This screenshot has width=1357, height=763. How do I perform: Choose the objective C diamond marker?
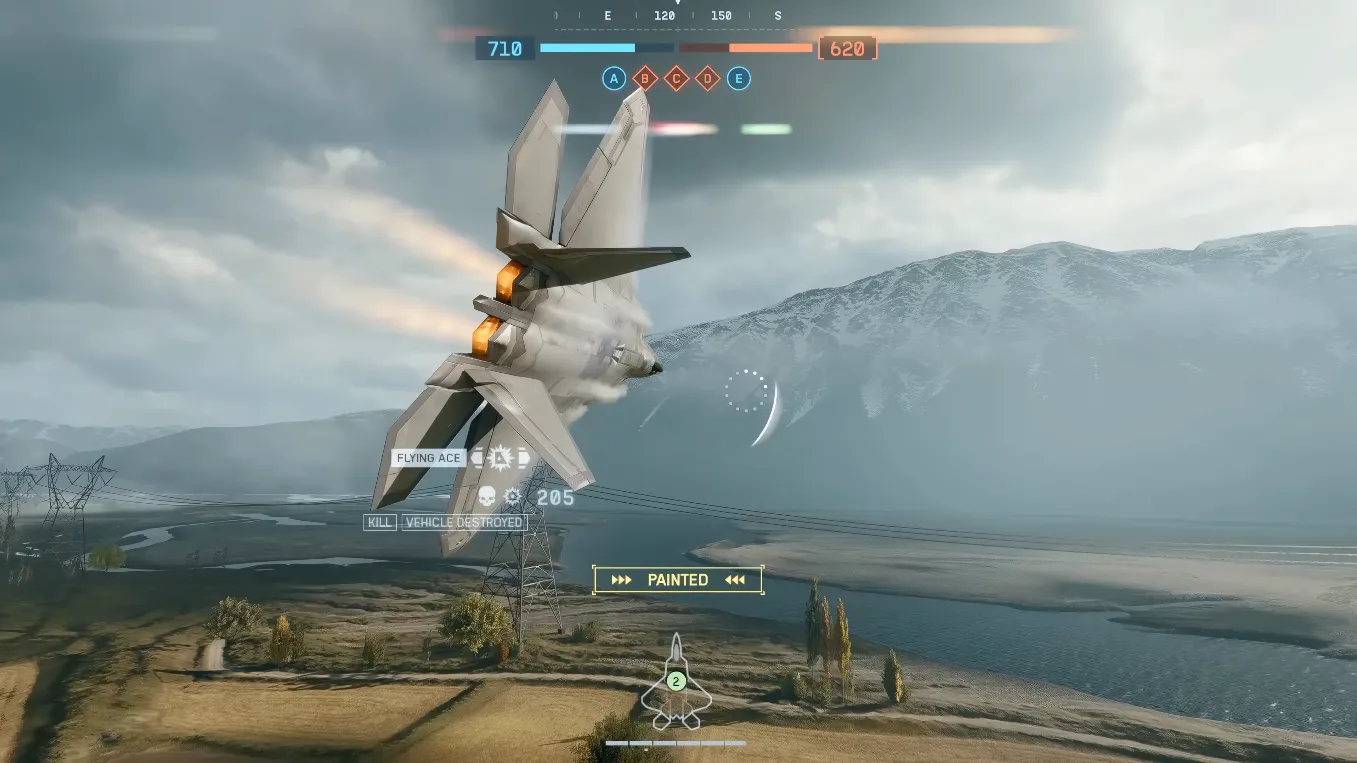tap(677, 79)
